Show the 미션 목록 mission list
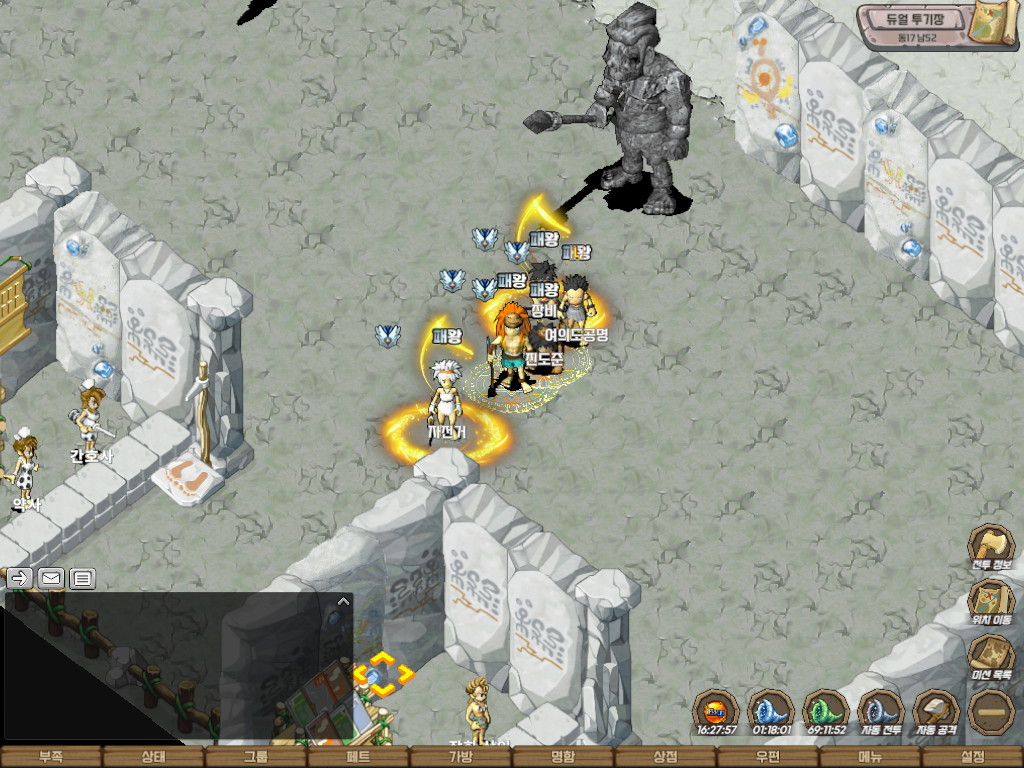This screenshot has height=768, width=1024. click(x=991, y=656)
